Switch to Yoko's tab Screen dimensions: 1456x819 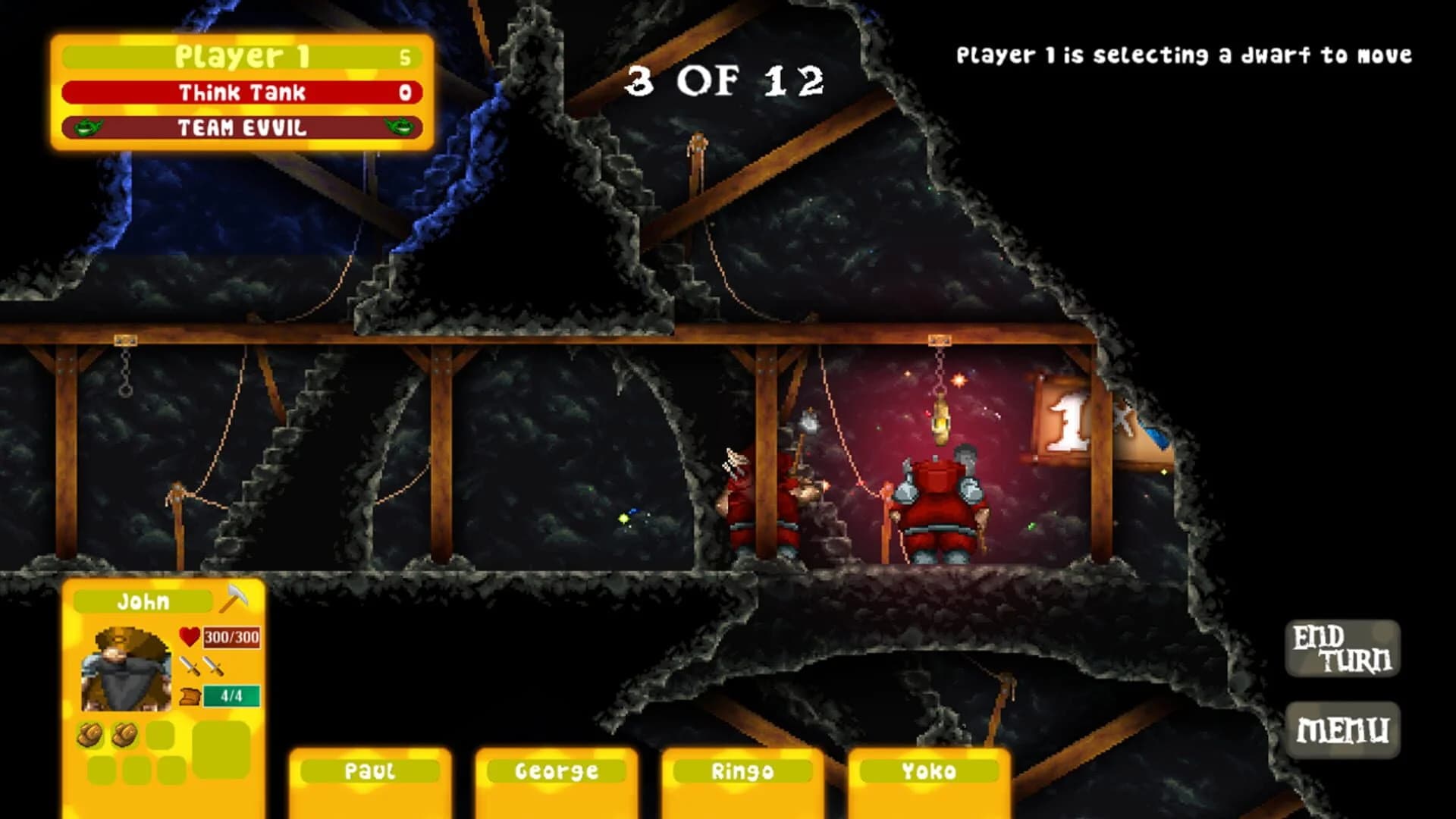coord(928,770)
